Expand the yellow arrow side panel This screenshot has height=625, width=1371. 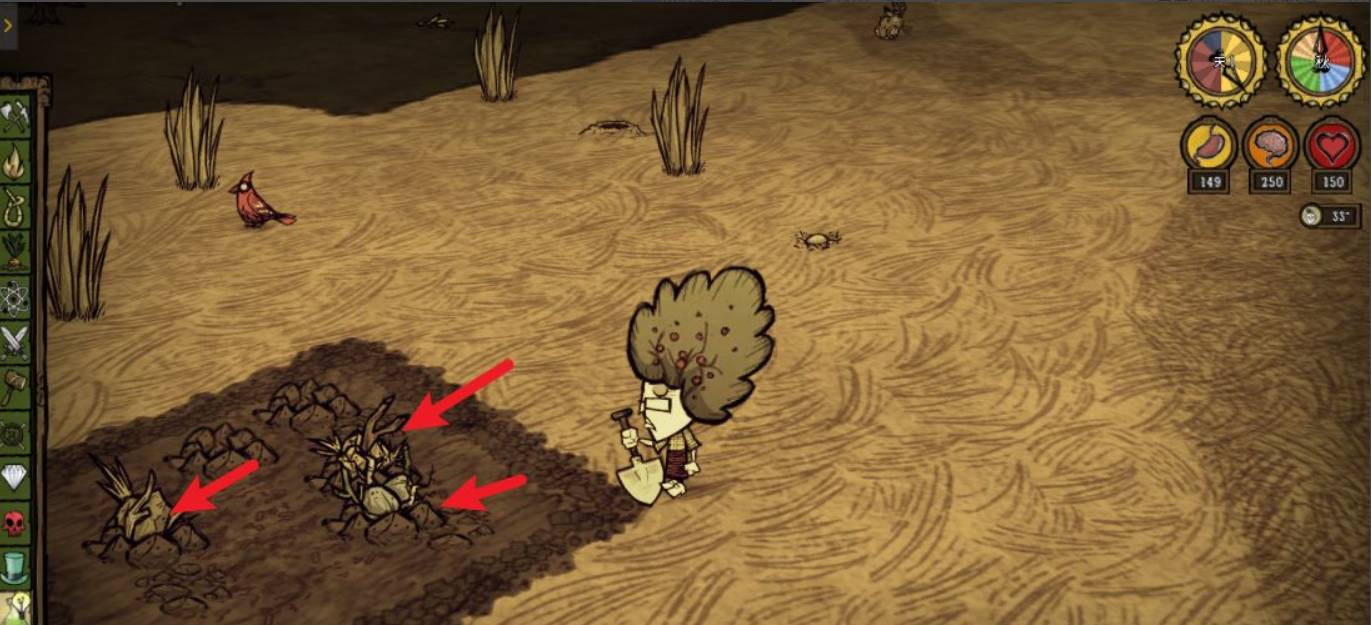click(x=9, y=26)
